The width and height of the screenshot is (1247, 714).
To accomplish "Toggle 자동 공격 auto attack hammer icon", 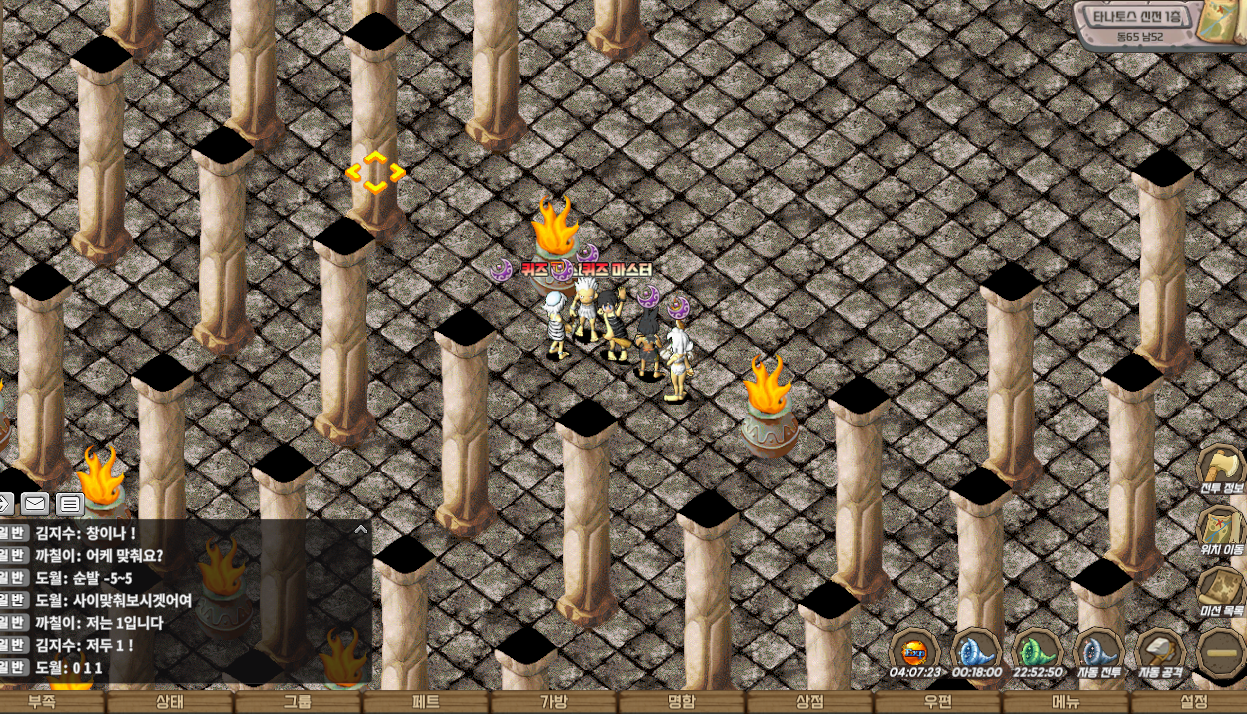I will 1160,652.
